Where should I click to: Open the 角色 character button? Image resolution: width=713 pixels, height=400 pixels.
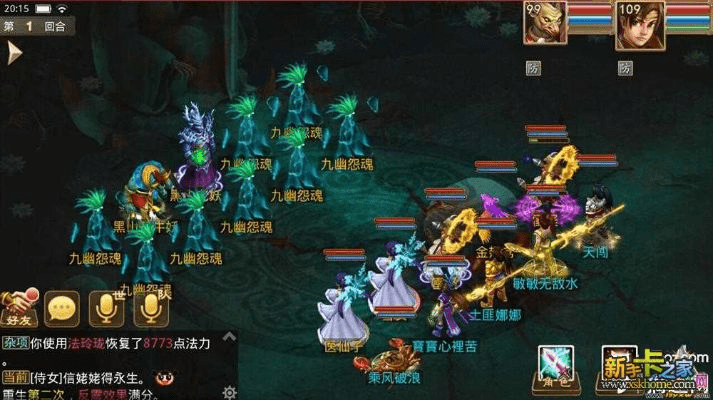click(552, 365)
